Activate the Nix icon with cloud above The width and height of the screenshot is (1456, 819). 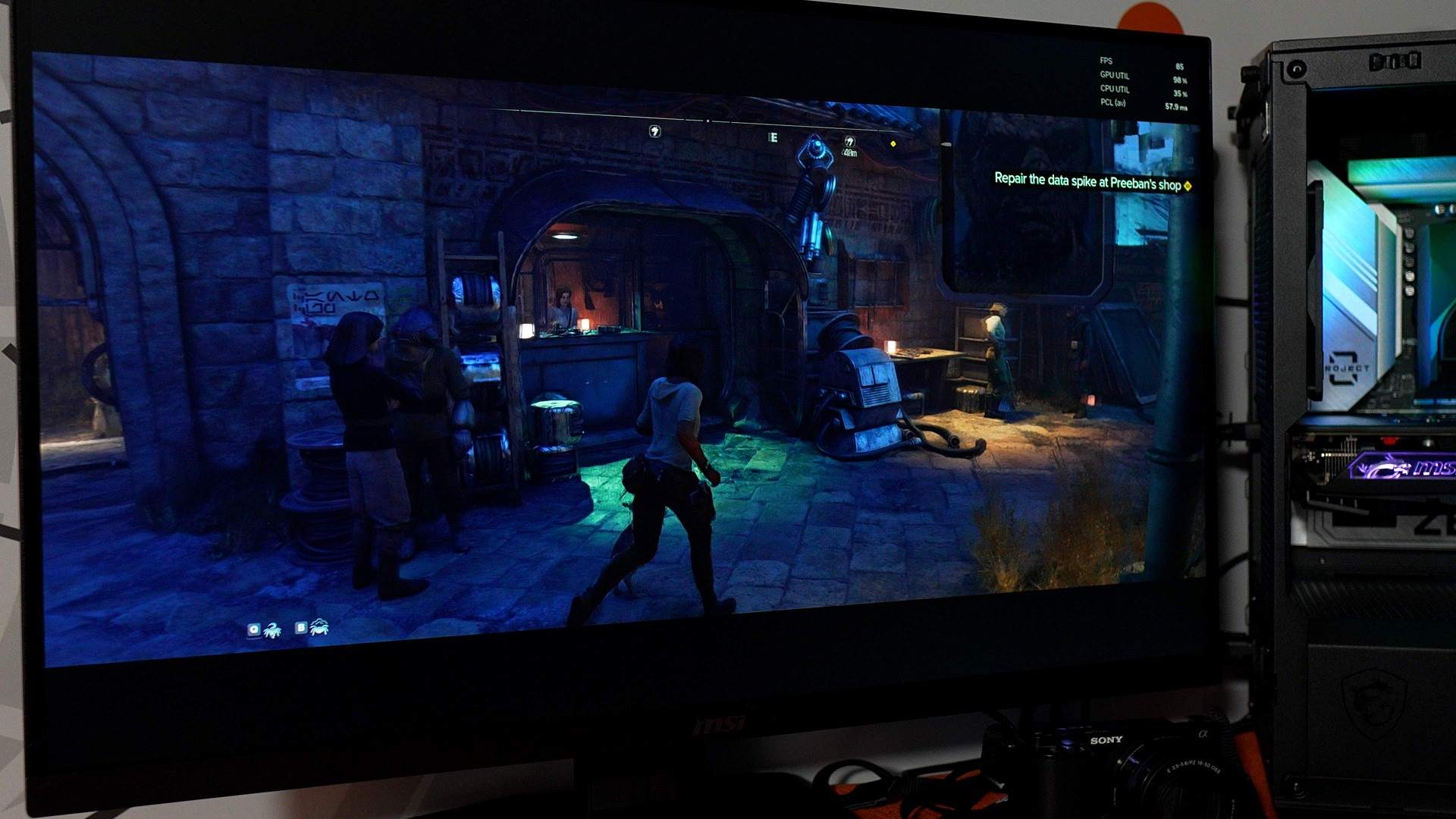319,627
